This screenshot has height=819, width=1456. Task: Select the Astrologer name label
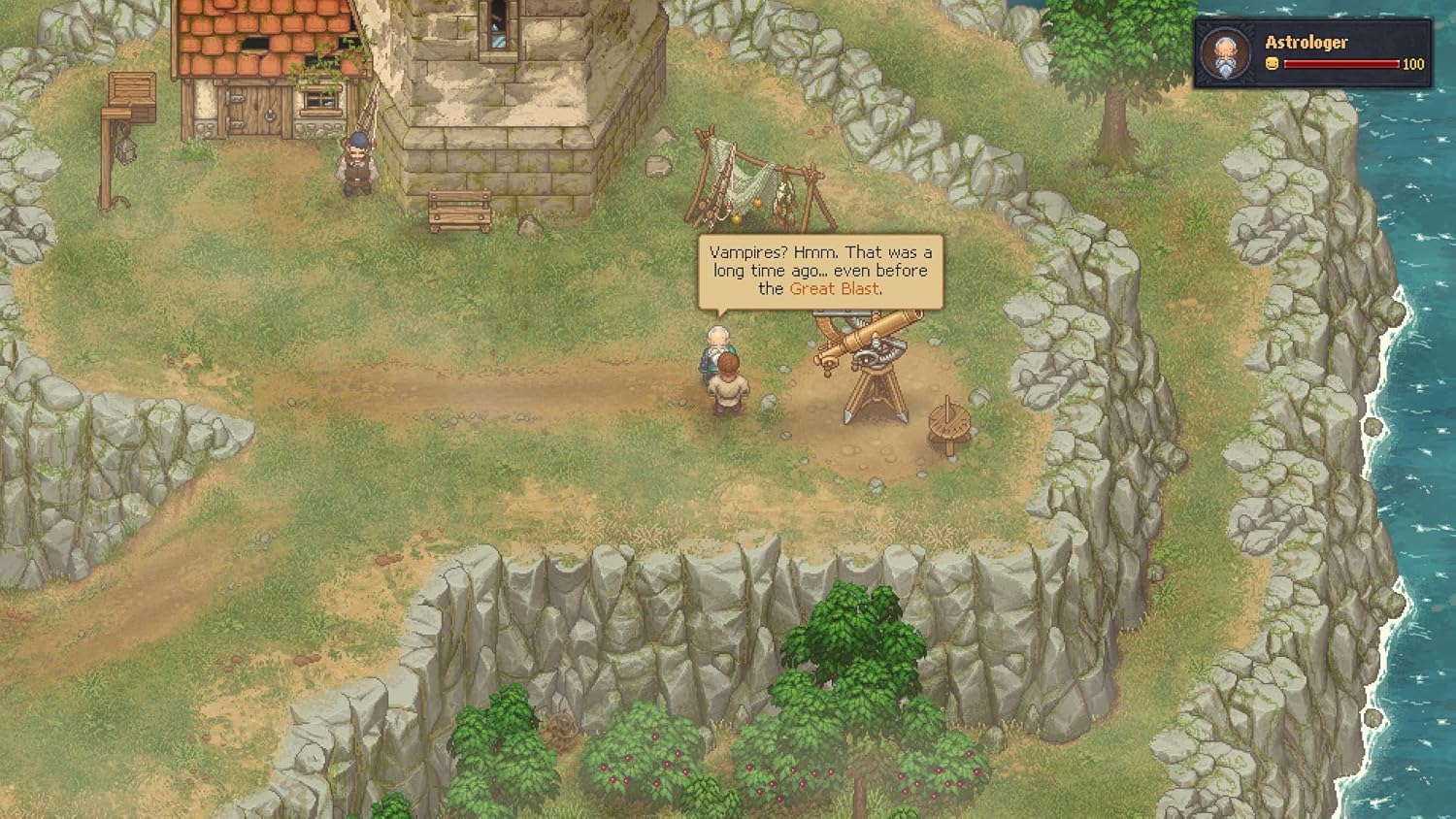click(x=1306, y=42)
